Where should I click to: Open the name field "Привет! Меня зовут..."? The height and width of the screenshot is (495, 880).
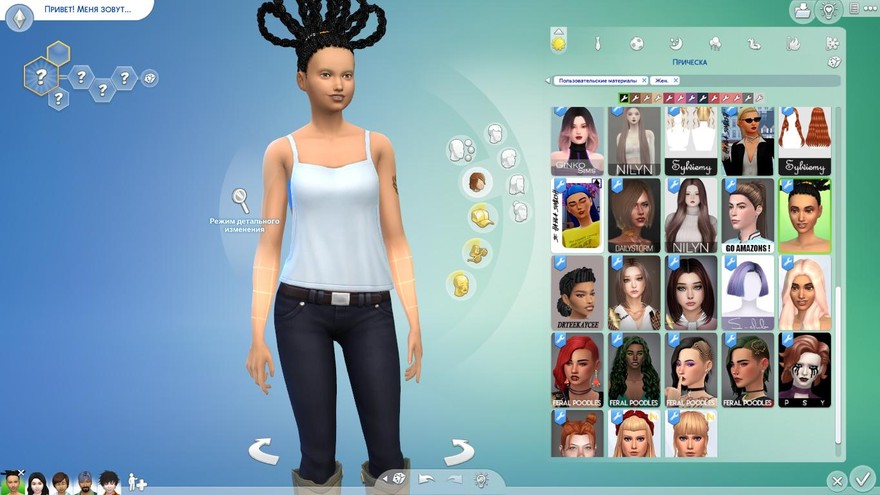tap(83, 9)
